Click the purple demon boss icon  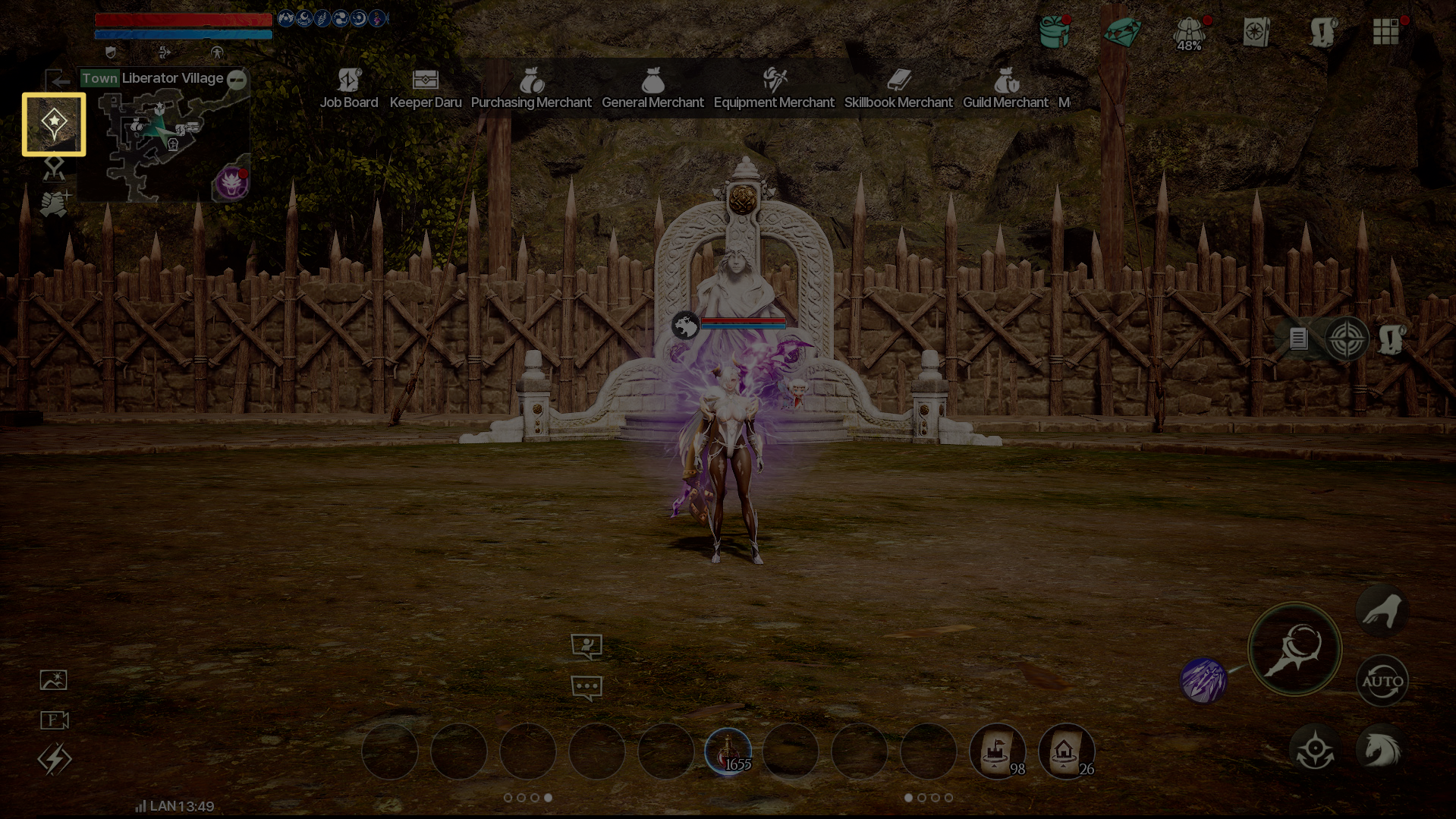[231, 183]
